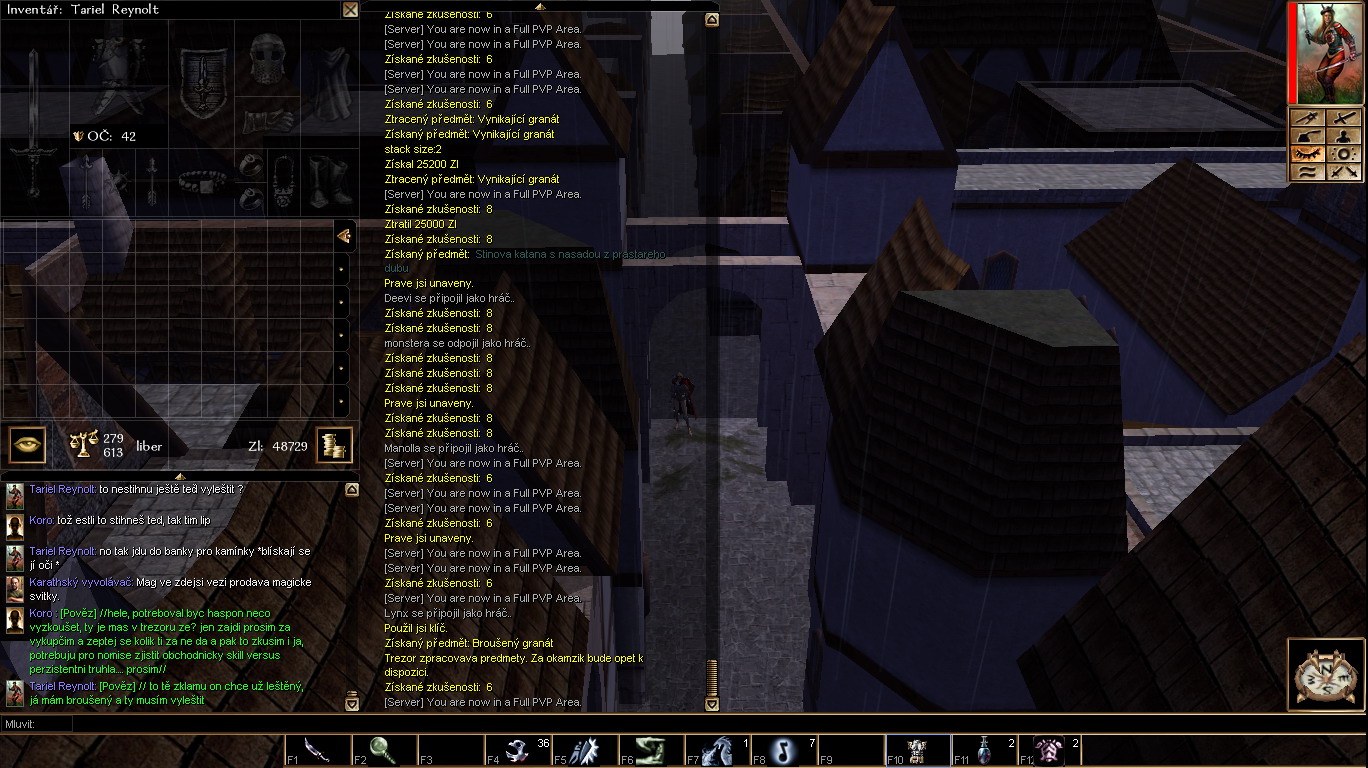Select the equipped cloak slot
Viewport: 1368px width, 768px height.
[x=330, y=82]
